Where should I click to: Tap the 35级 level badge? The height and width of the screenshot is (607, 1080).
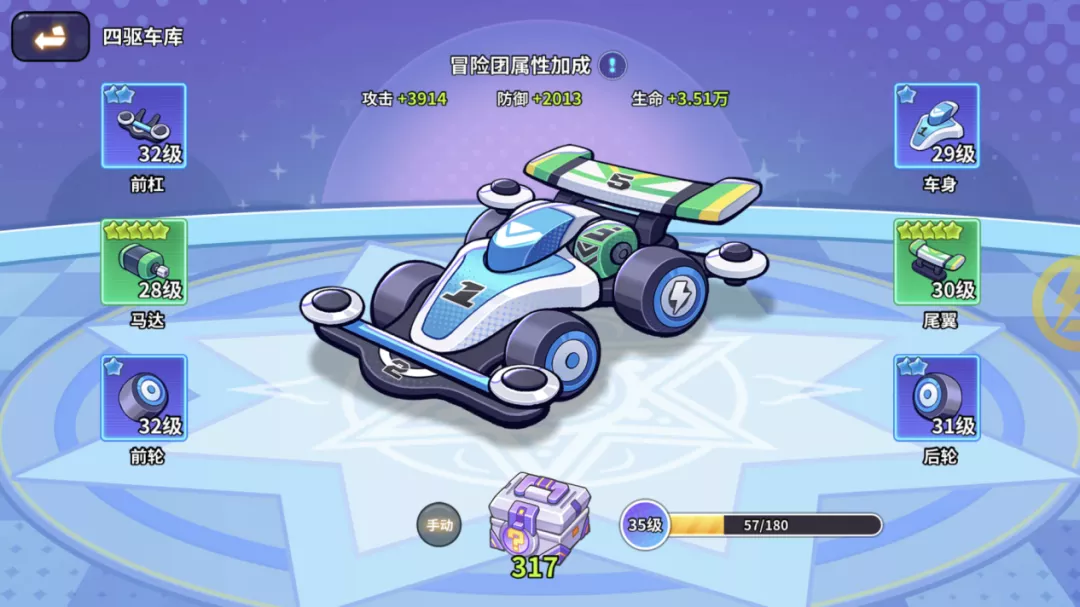[645, 524]
